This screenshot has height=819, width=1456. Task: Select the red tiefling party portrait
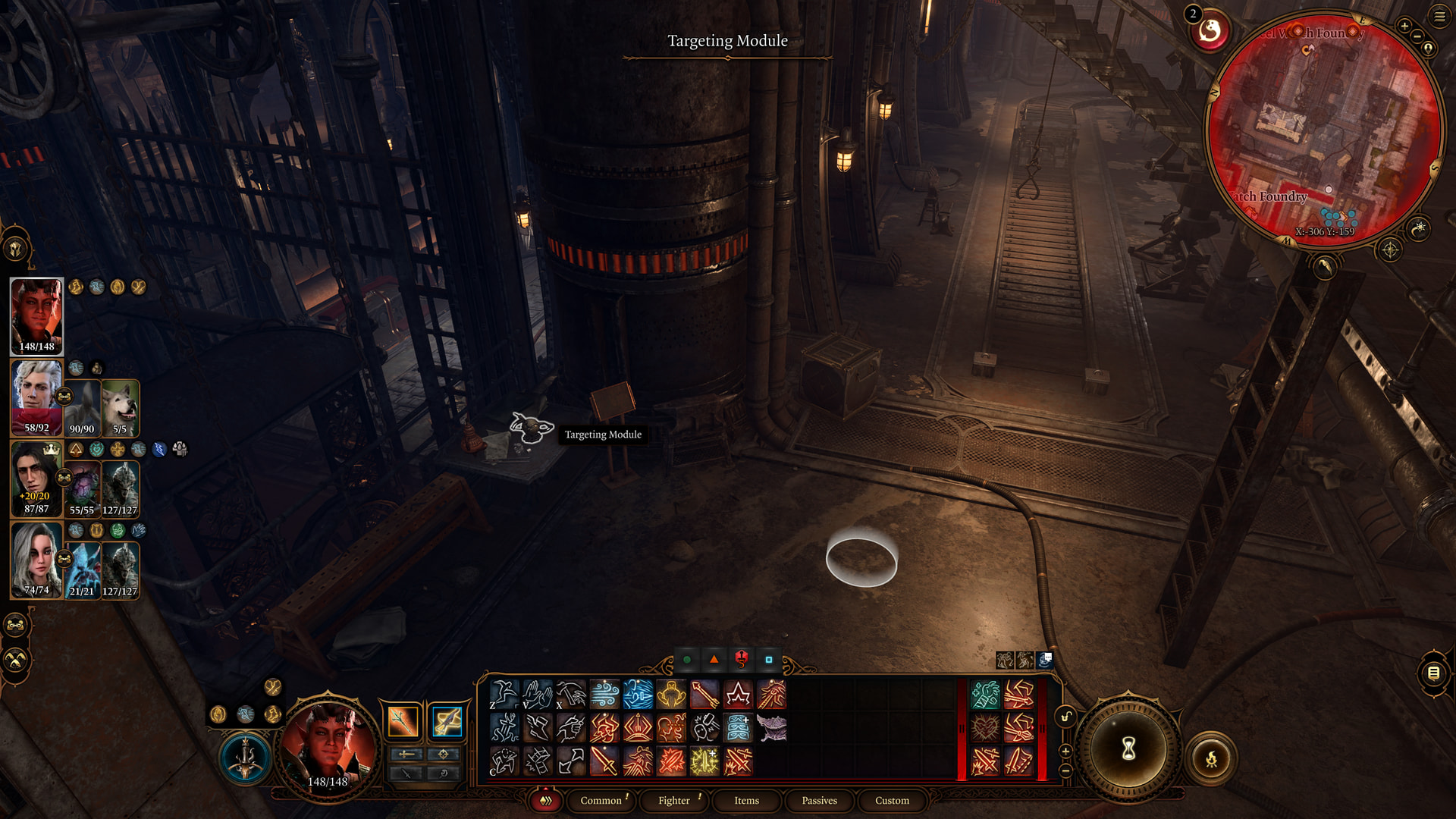point(36,315)
